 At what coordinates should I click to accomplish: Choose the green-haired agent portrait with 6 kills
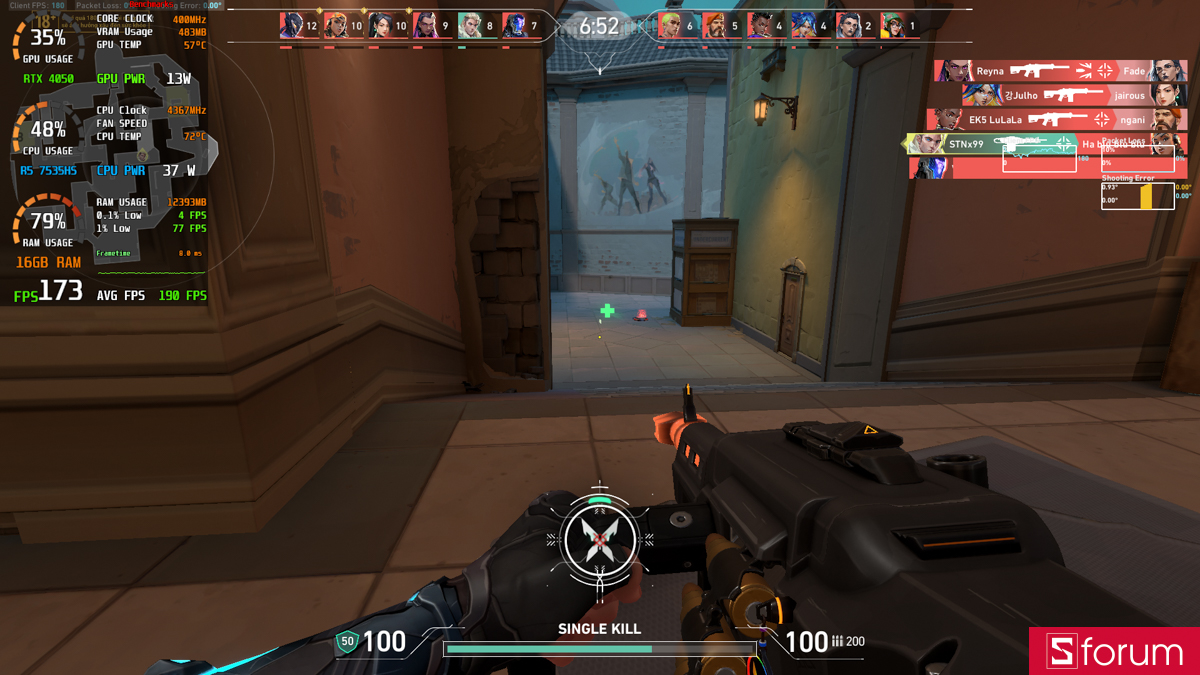coord(671,26)
